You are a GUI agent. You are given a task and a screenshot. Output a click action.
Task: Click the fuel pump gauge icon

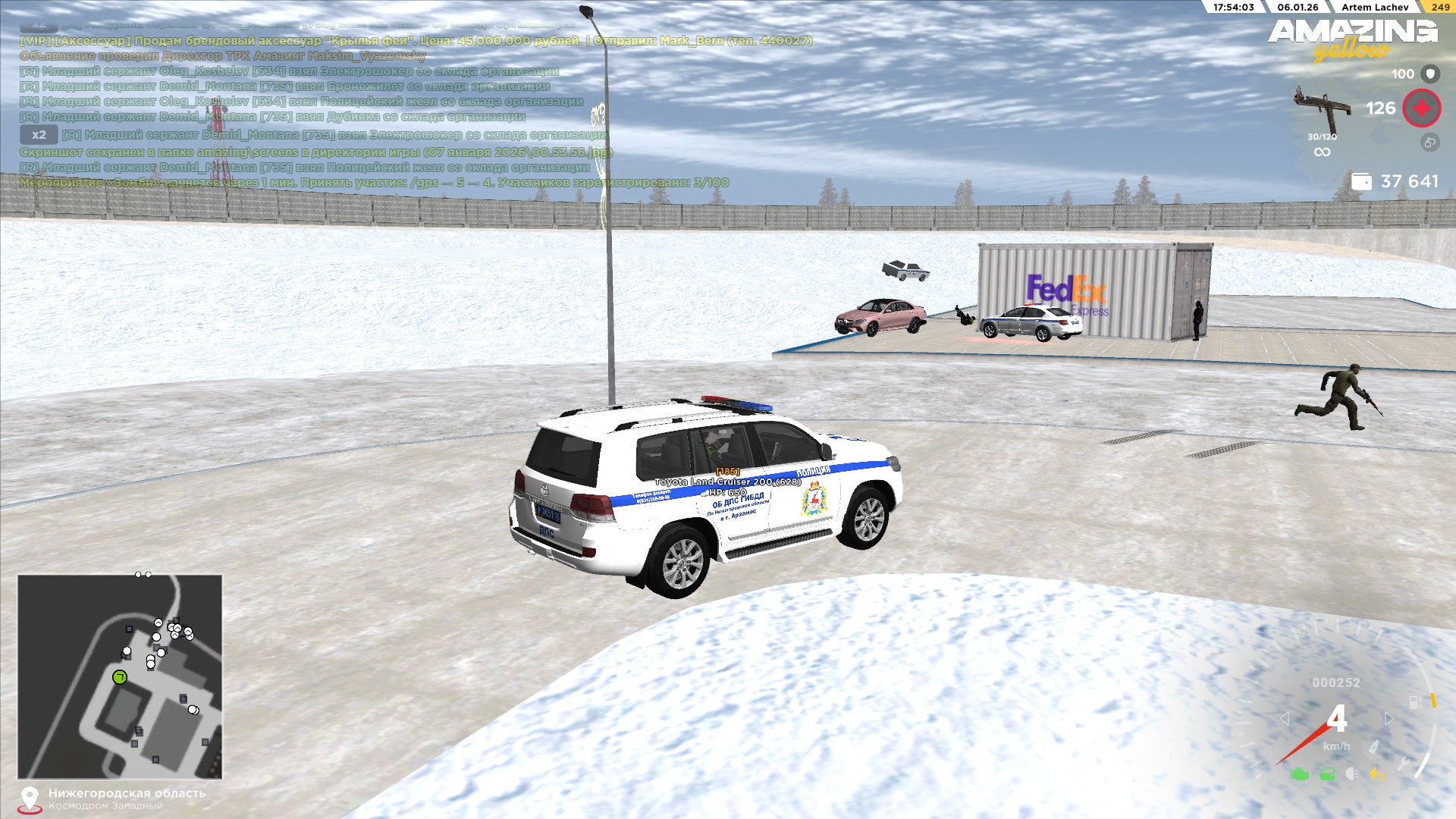[x=1415, y=702]
